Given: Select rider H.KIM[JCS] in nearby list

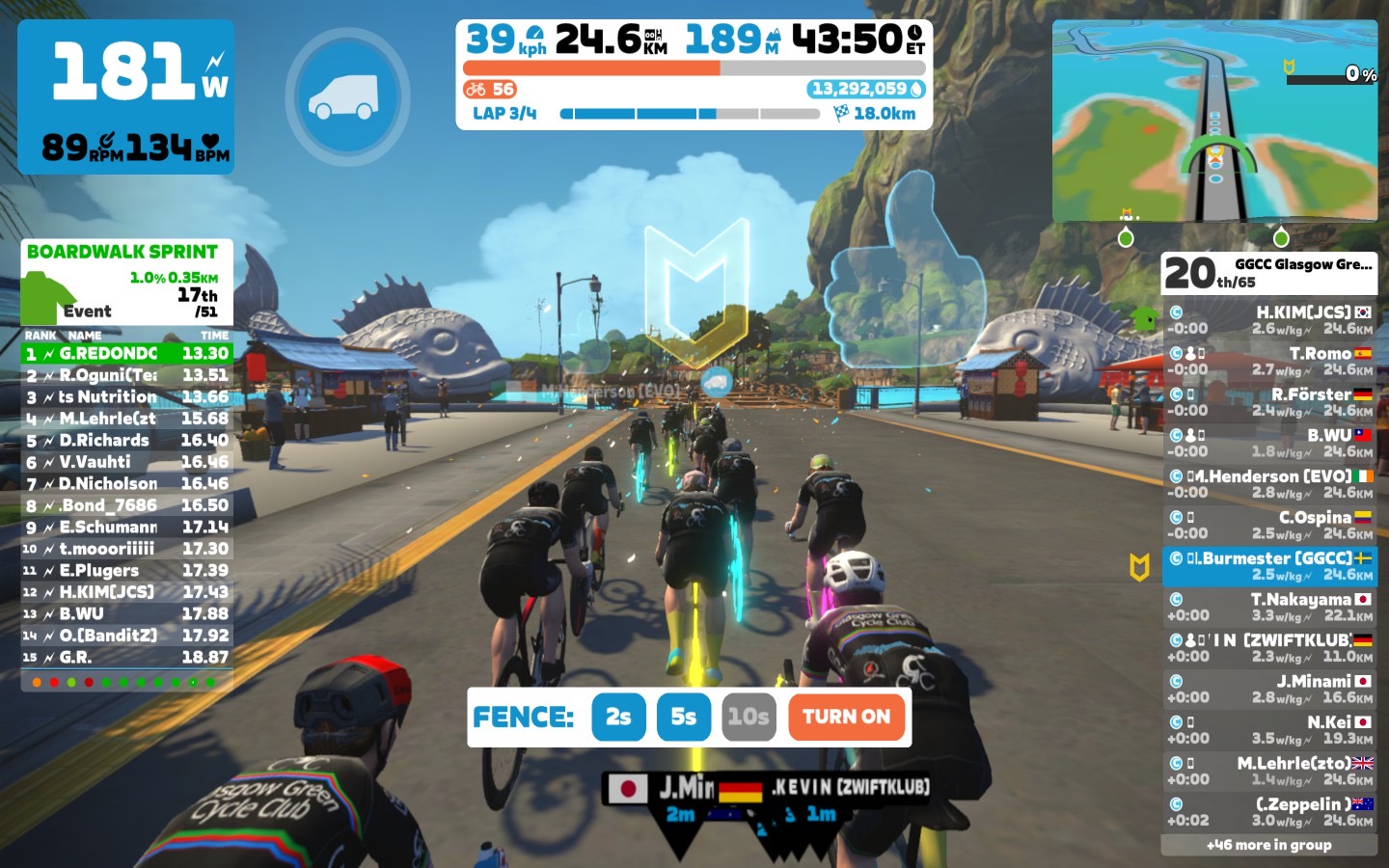Looking at the screenshot, I should pyautogui.click(x=1269, y=320).
